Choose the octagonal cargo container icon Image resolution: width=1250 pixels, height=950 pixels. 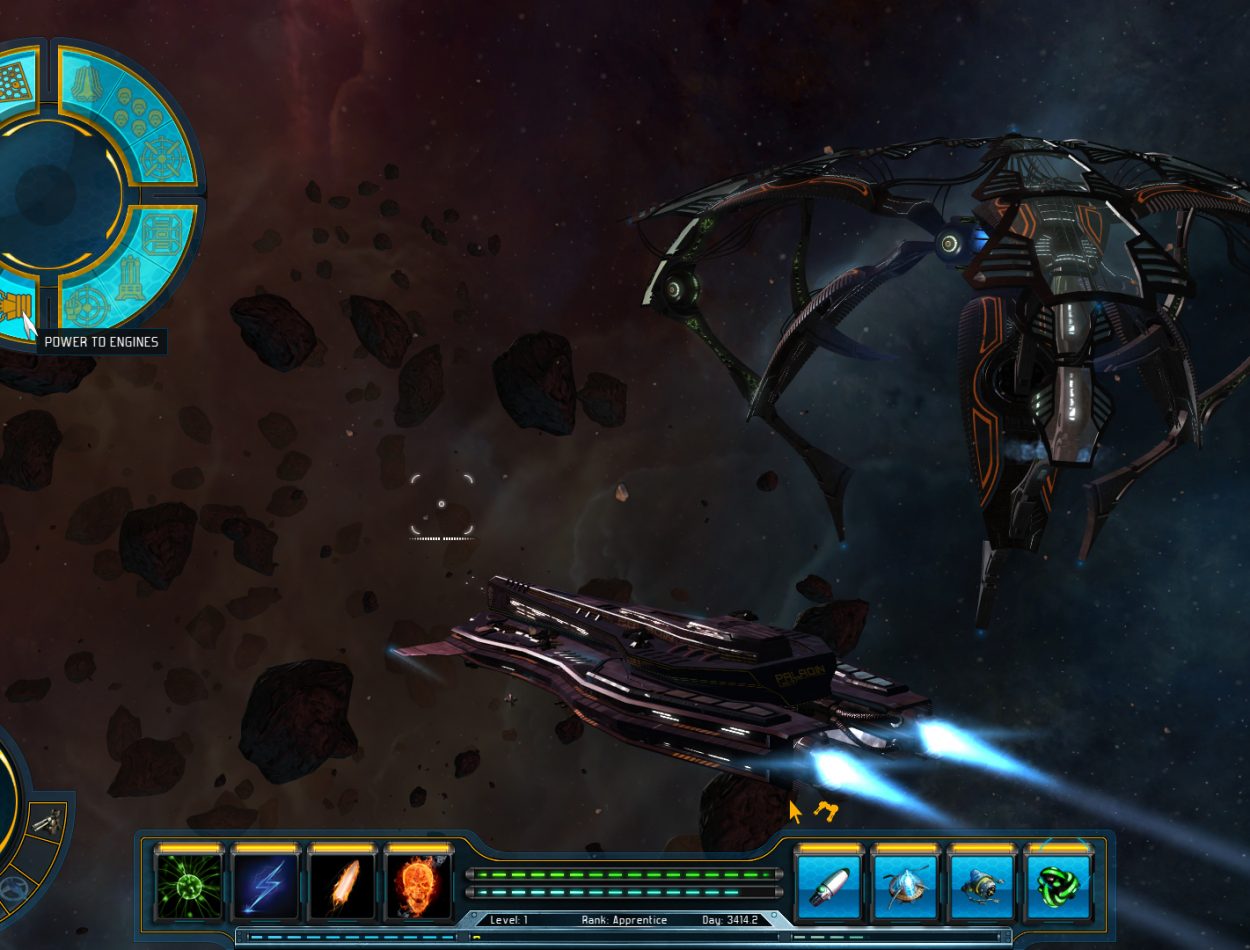coord(160,233)
